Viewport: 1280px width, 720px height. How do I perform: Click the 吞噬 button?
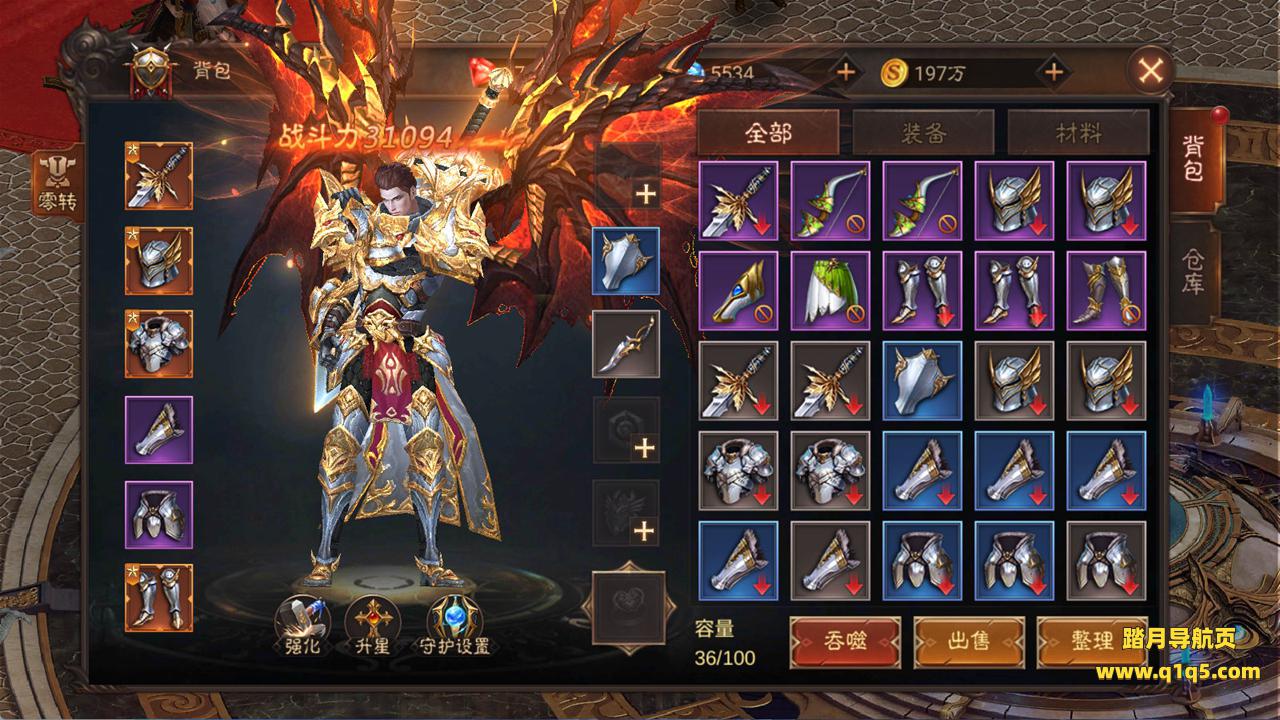tap(845, 641)
